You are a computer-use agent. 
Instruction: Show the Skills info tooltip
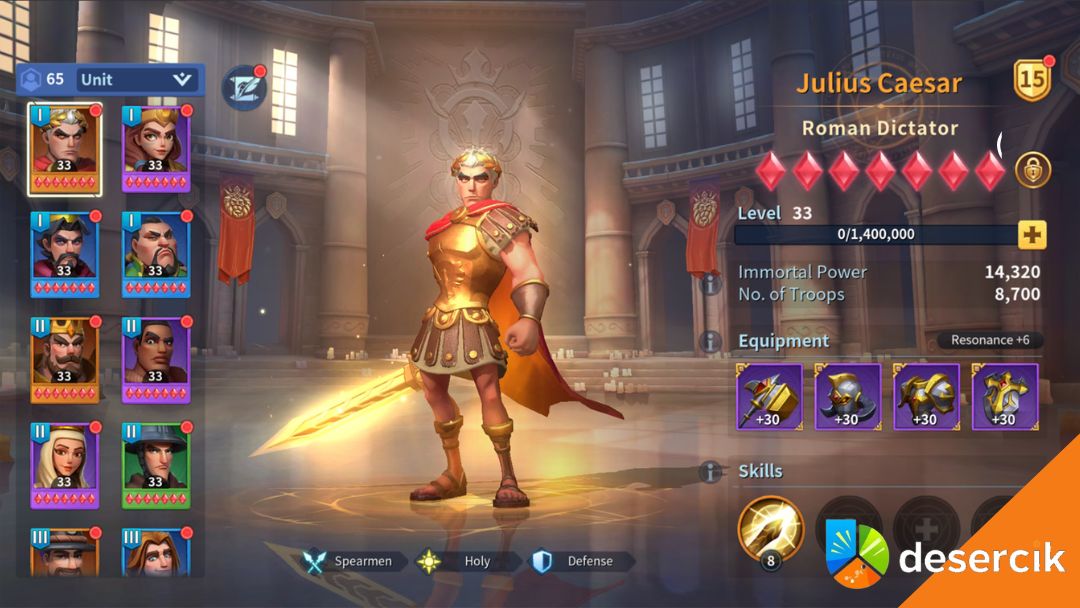[712, 471]
